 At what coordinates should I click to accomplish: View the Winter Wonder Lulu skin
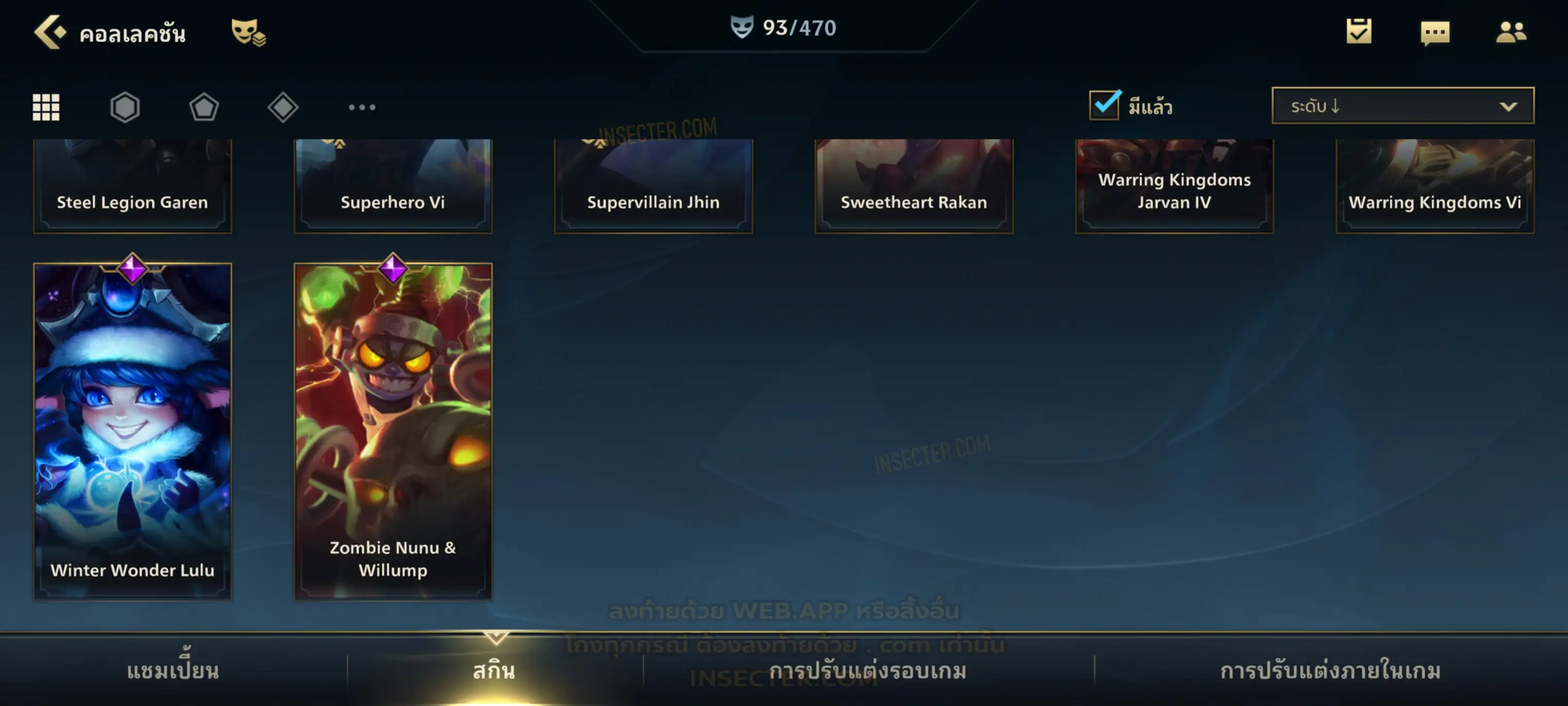click(x=133, y=431)
